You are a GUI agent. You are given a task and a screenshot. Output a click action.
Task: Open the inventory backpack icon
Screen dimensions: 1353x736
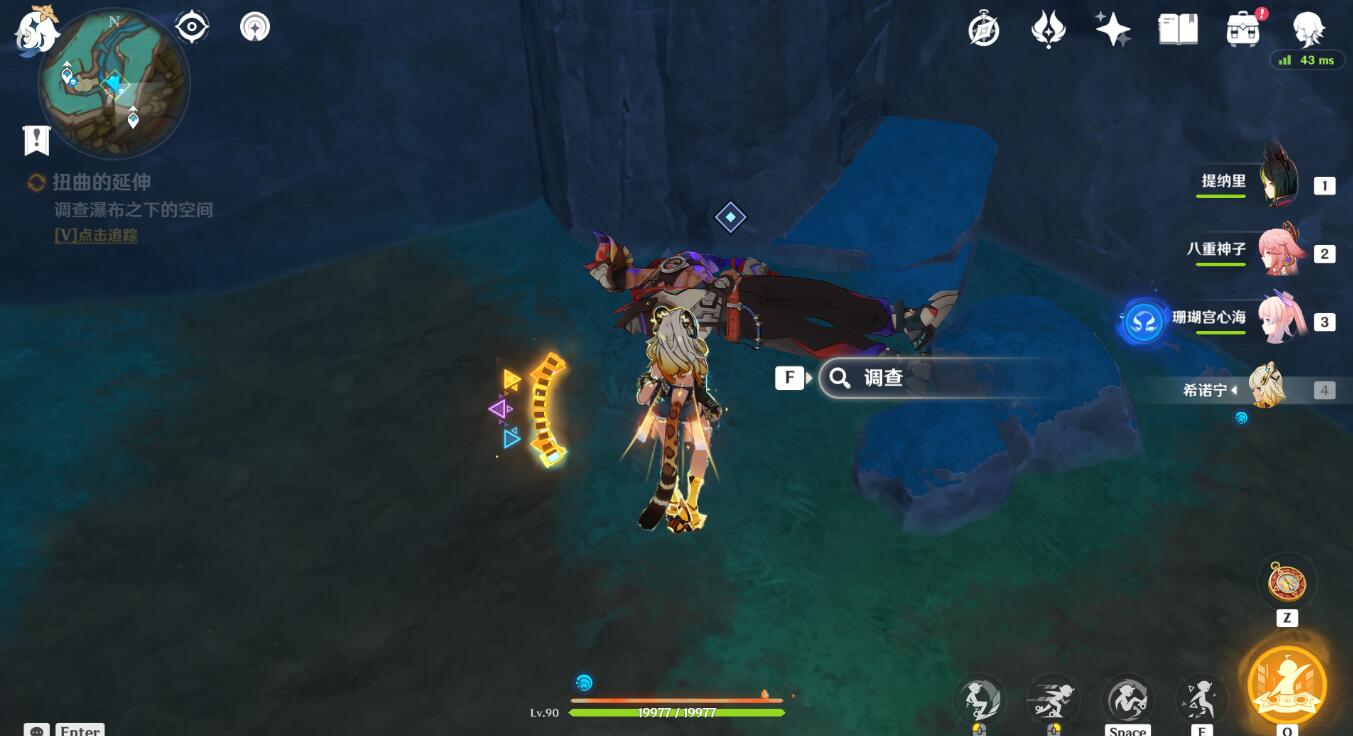coord(1242,28)
